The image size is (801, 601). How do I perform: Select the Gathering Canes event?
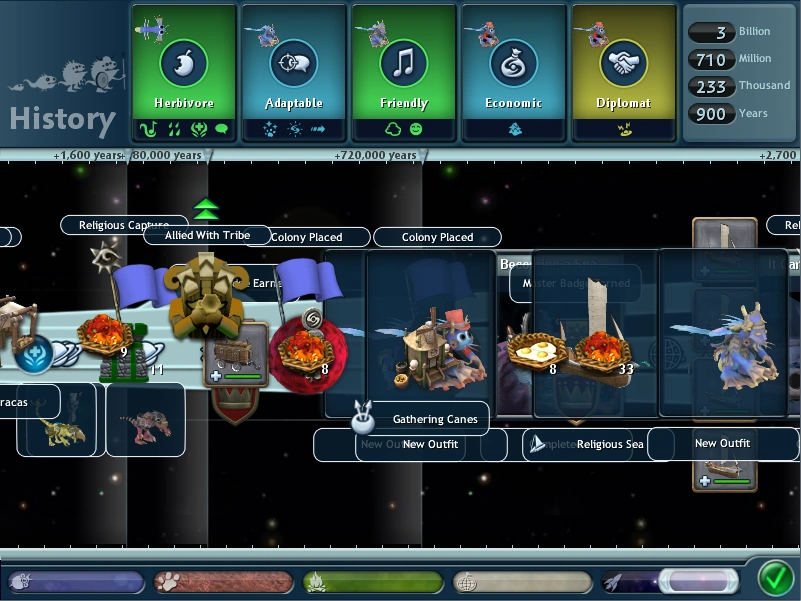[434, 419]
